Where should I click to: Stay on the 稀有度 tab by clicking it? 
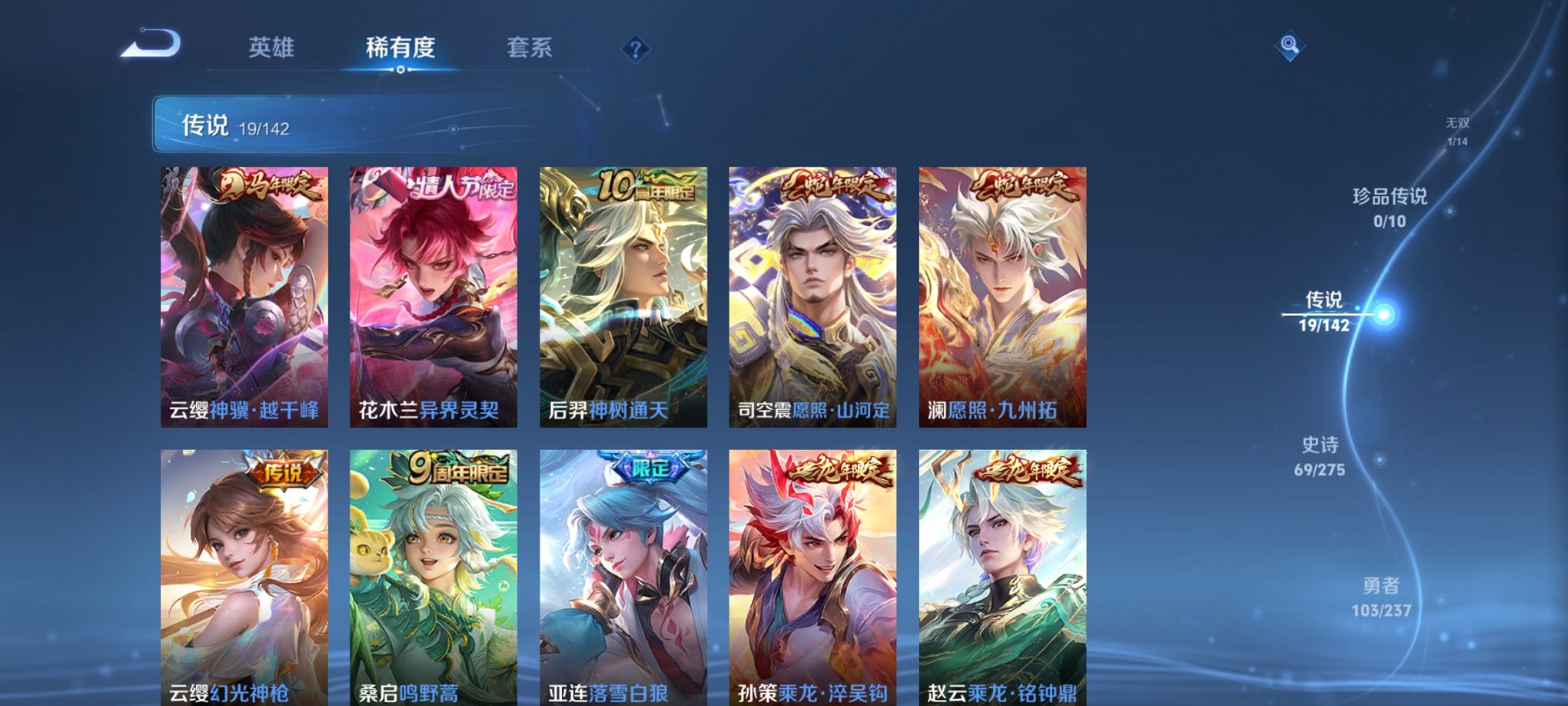pyautogui.click(x=400, y=46)
